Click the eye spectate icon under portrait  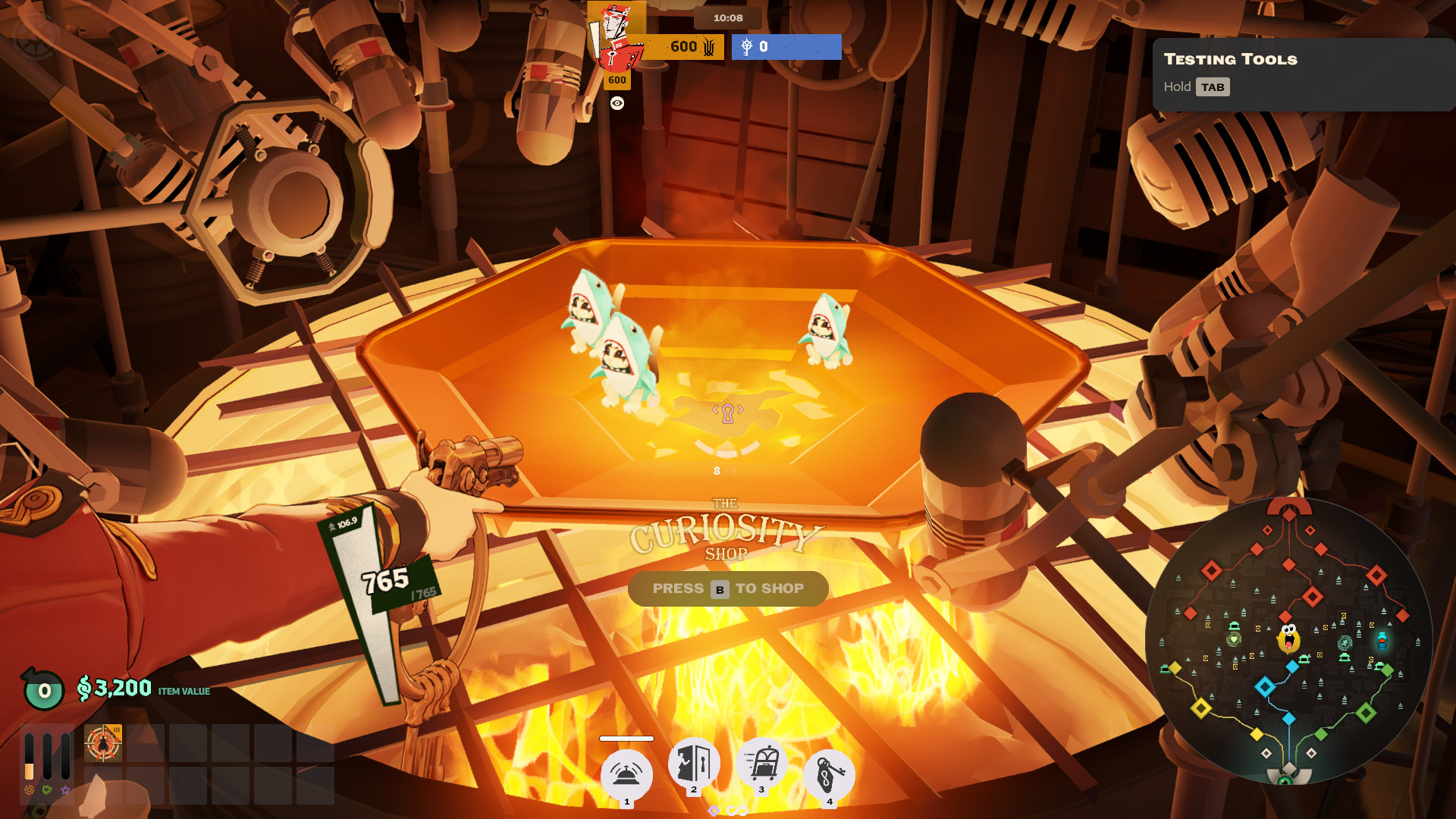pyautogui.click(x=617, y=104)
